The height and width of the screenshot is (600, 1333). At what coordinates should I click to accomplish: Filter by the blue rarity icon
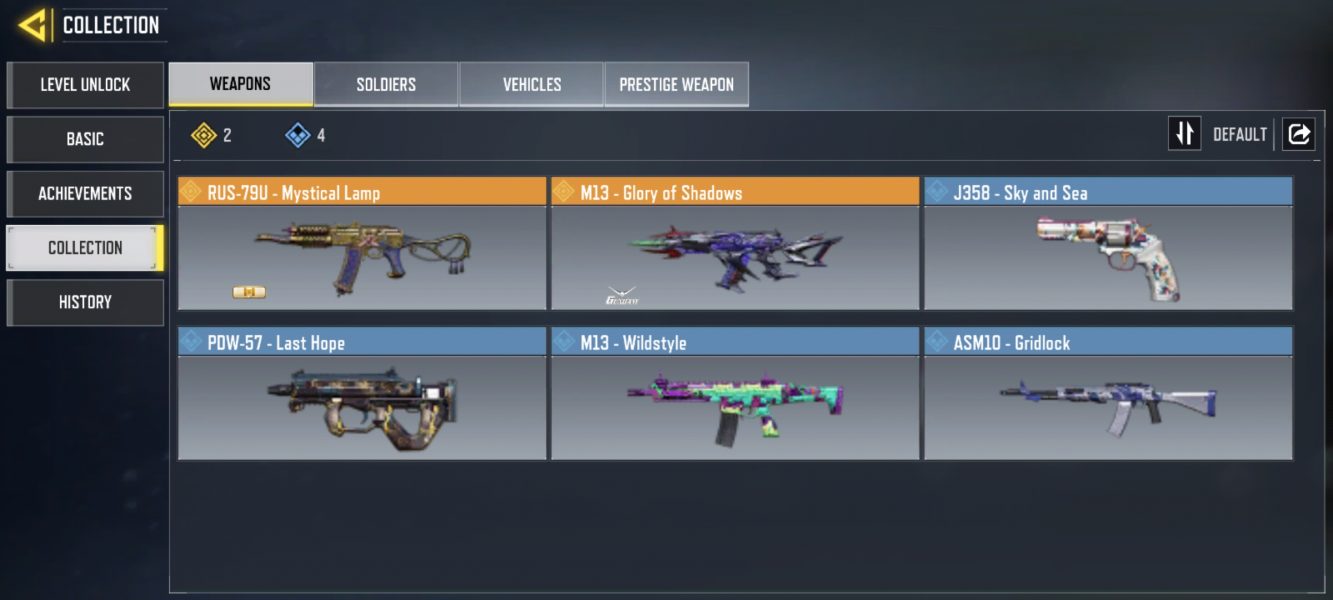pyautogui.click(x=298, y=135)
